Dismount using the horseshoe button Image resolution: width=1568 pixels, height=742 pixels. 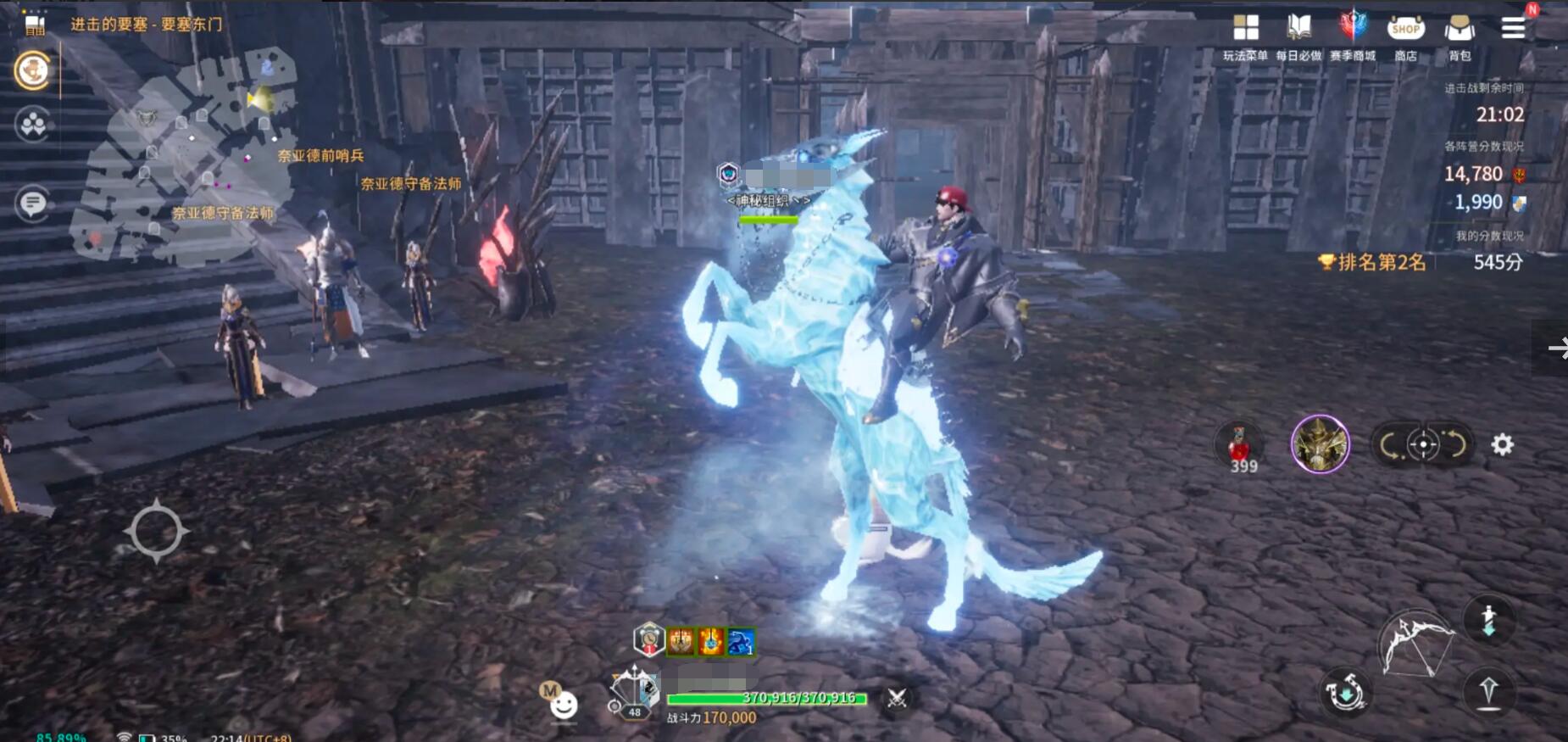(1345, 693)
